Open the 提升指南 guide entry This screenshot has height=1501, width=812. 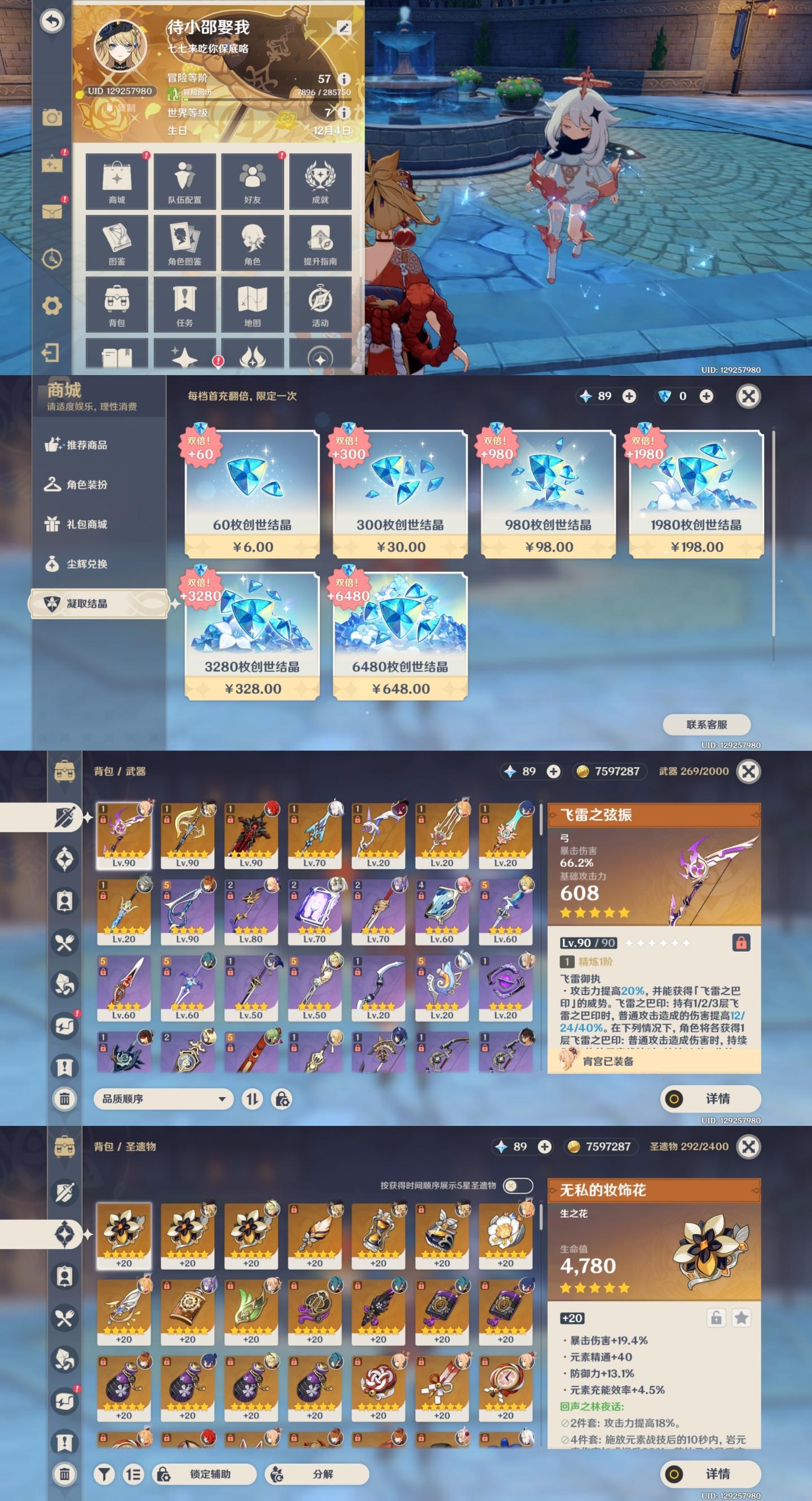(320, 243)
